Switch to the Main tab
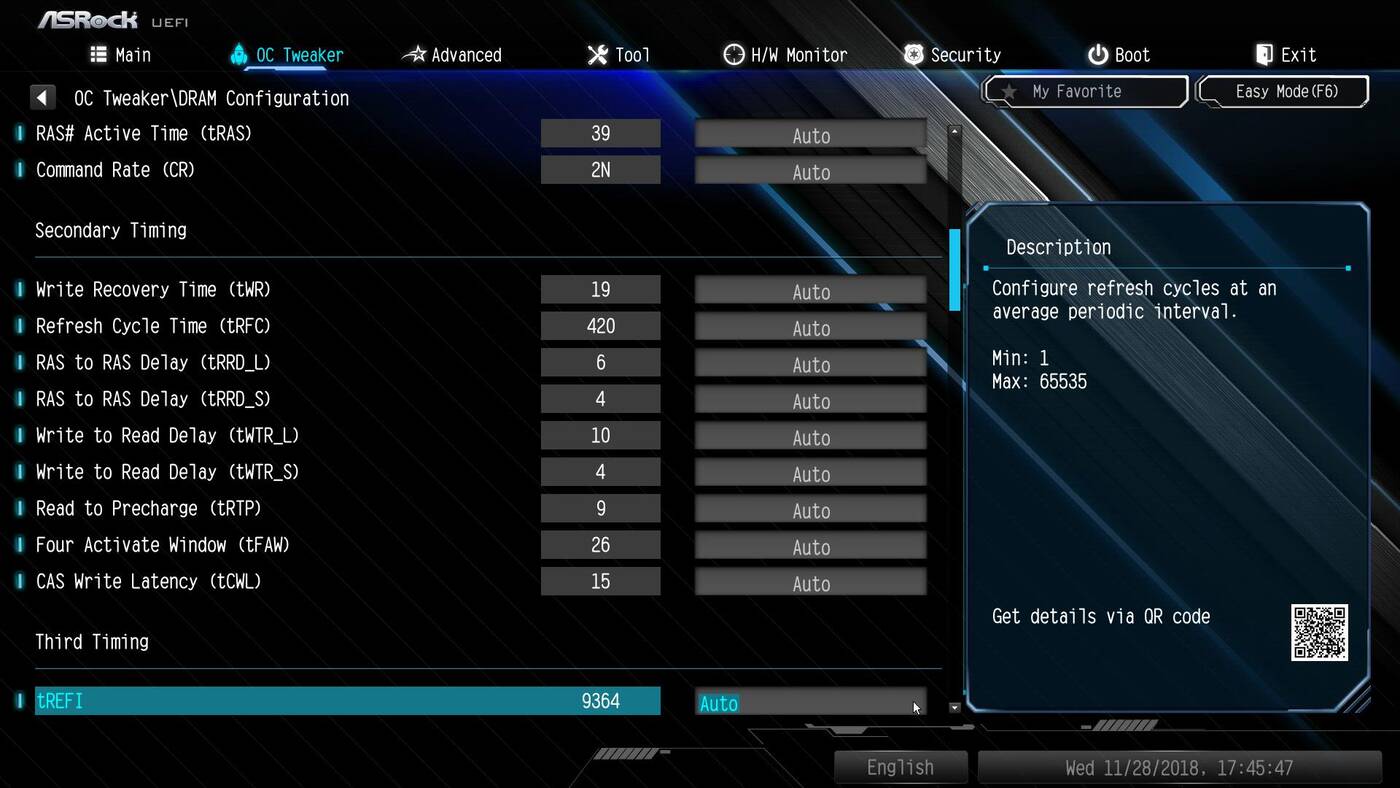 [120, 55]
